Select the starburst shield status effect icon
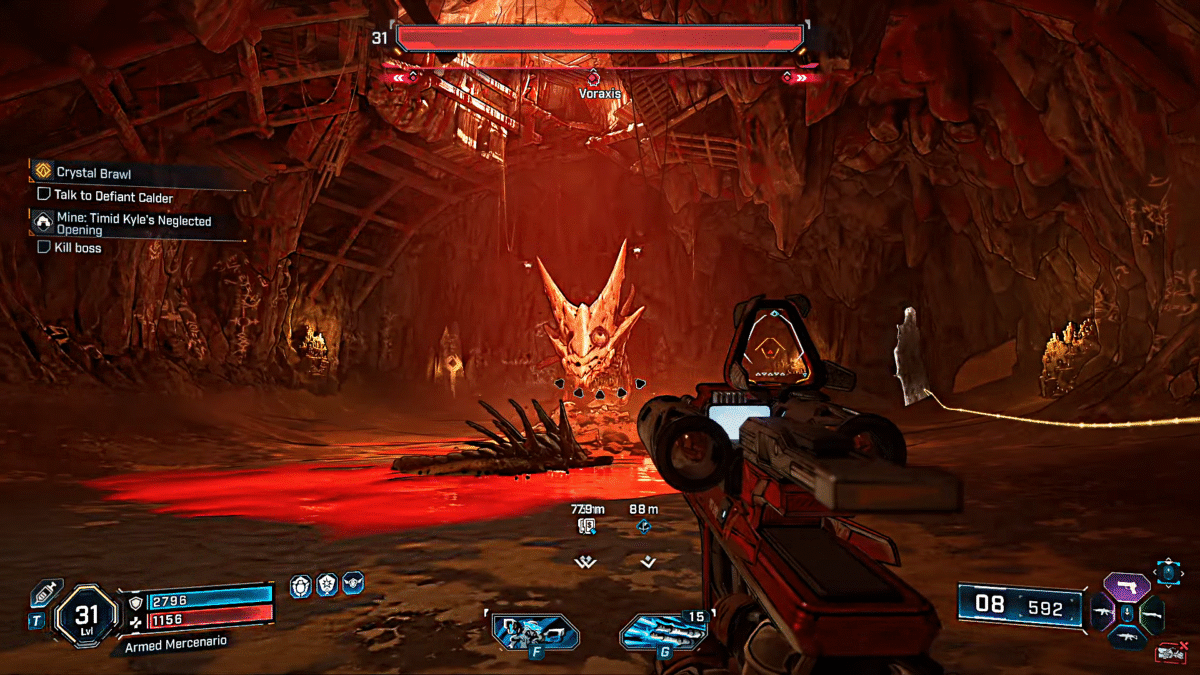The height and width of the screenshot is (675, 1200). [326, 585]
